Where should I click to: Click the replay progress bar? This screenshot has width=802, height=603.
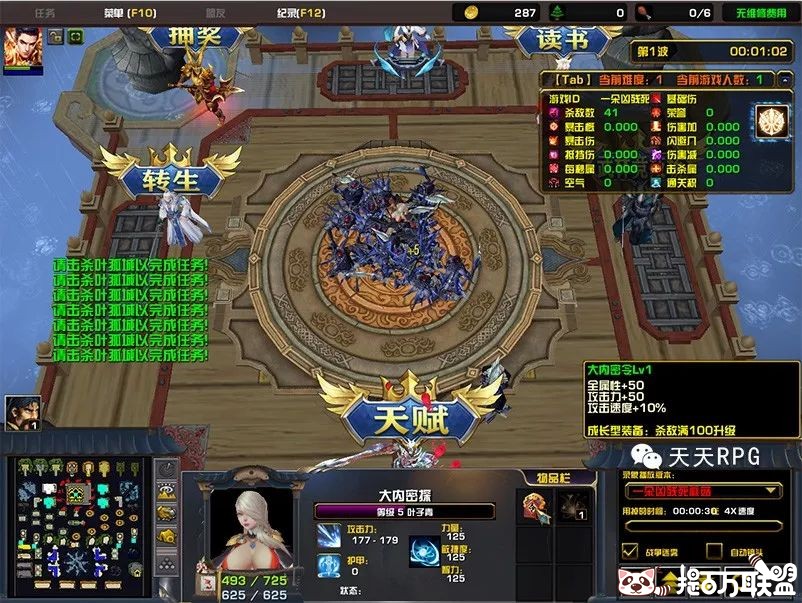point(700,527)
